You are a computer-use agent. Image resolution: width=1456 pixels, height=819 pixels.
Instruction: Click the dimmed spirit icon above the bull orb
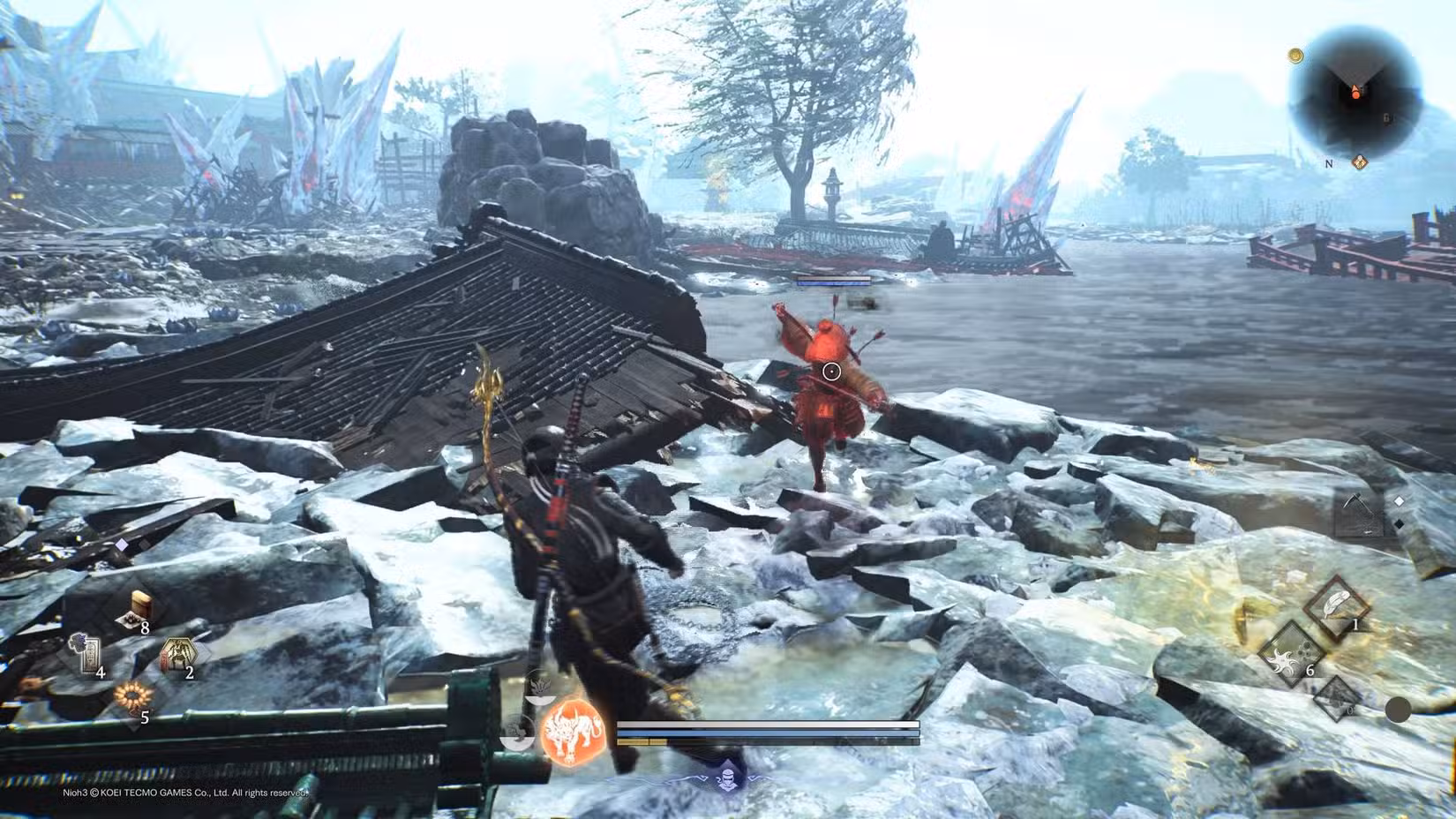click(x=519, y=731)
